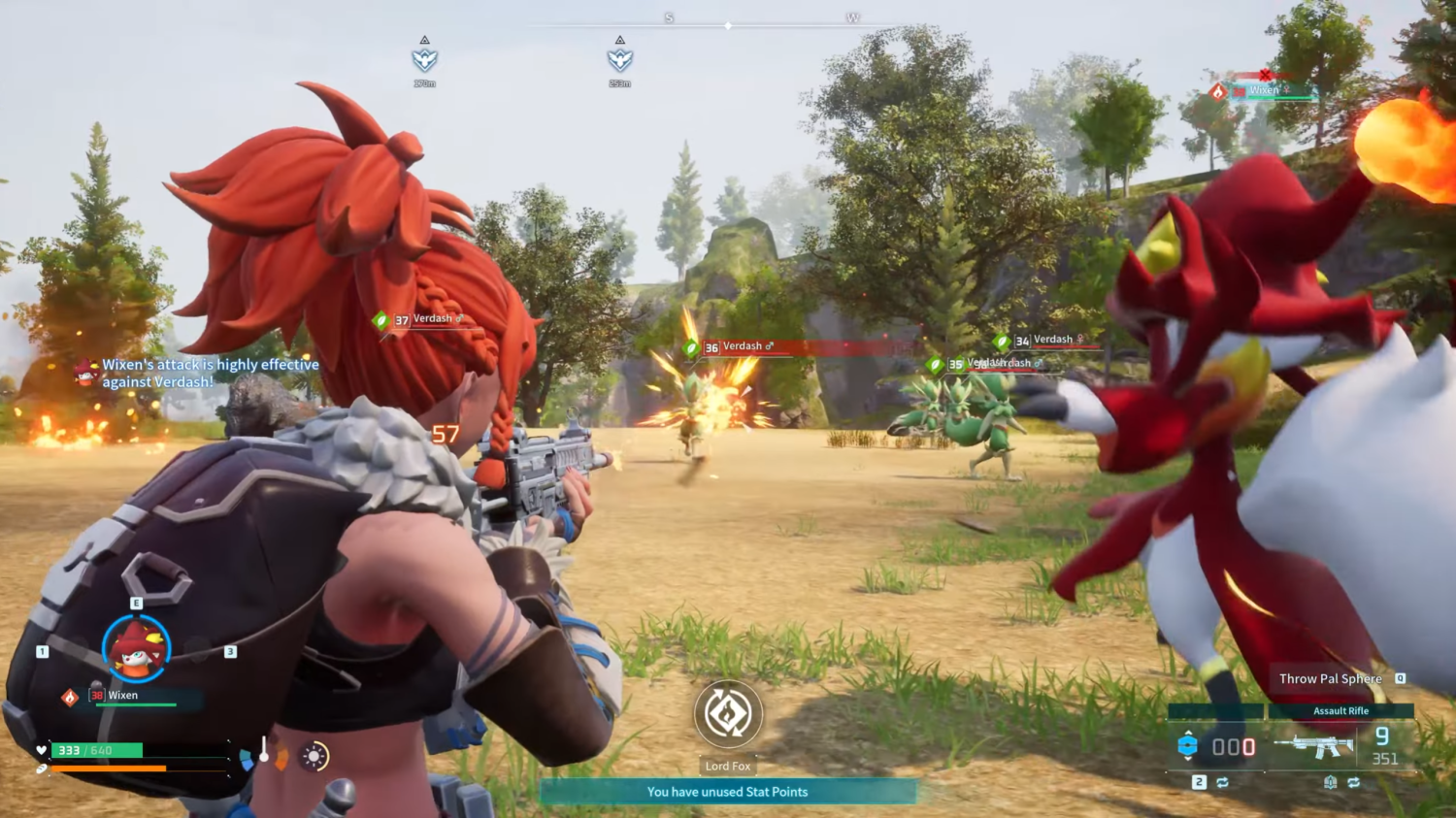Activate the Lord Fox partner skill icon
The image size is (1456, 818).
click(728, 714)
